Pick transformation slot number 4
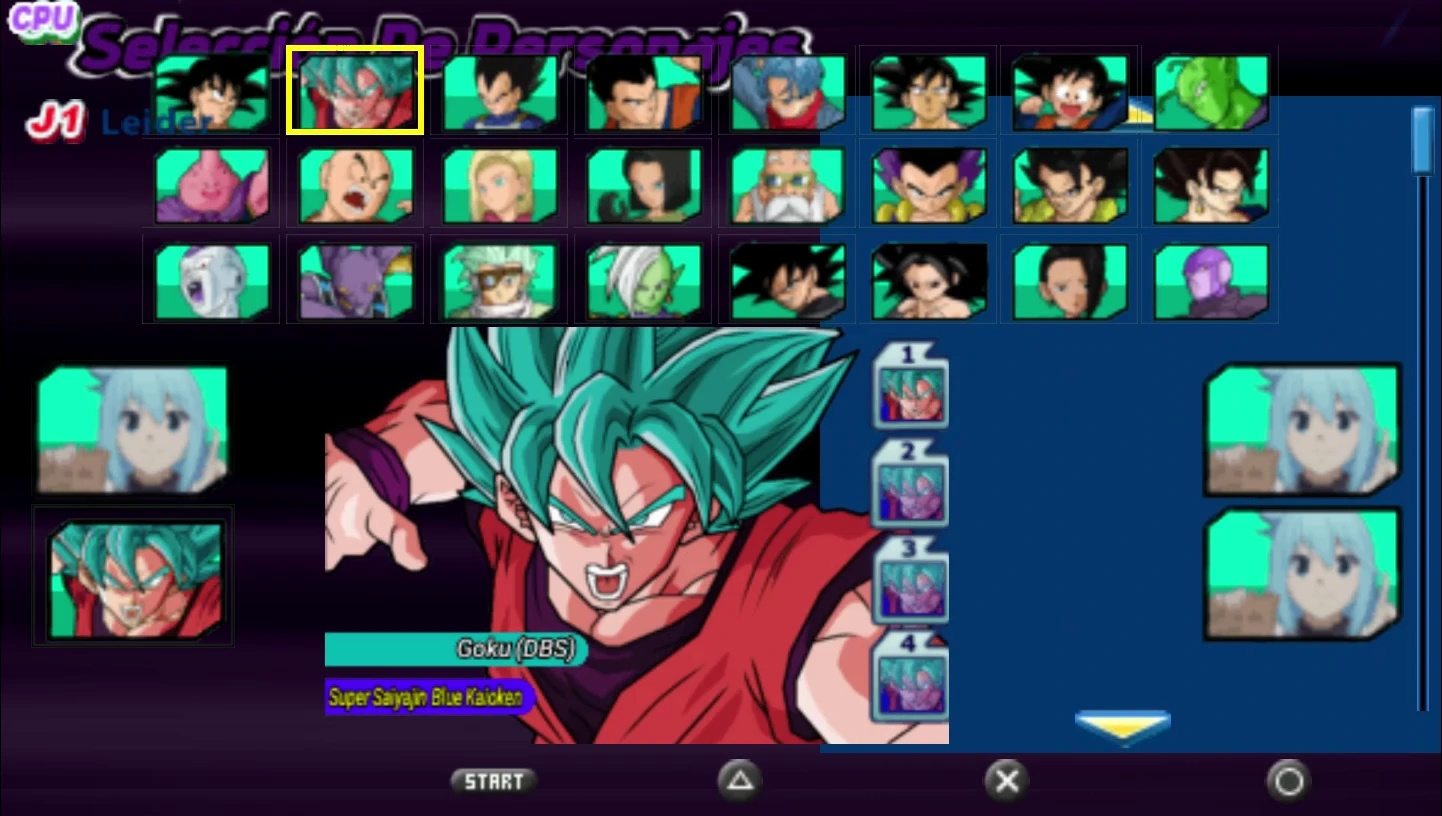Image resolution: width=1442 pixels, height=816 pixels. [910, 677]
